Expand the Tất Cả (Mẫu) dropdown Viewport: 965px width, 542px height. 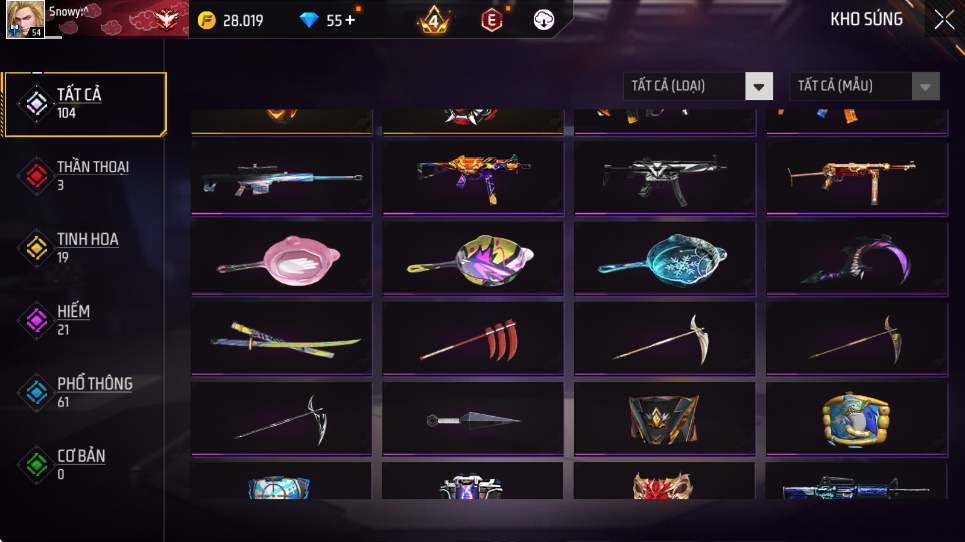pos(864,87)
